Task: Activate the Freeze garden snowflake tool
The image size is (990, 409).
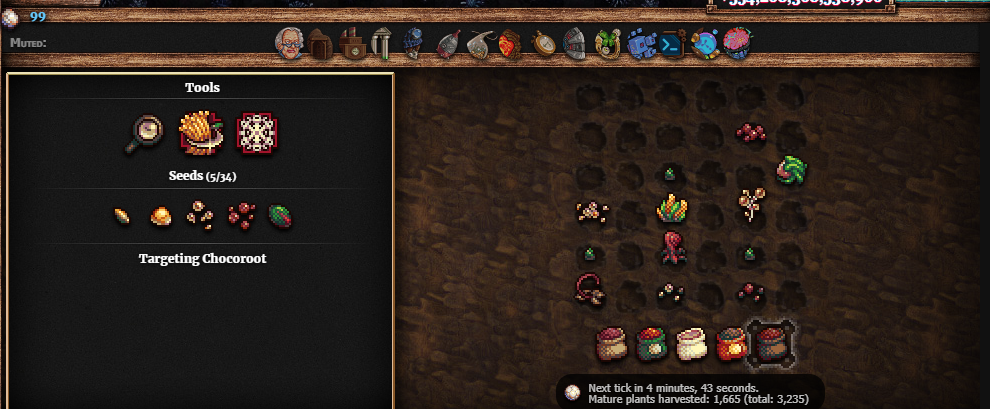Action: pyautogui.click(x=256, y=133)
